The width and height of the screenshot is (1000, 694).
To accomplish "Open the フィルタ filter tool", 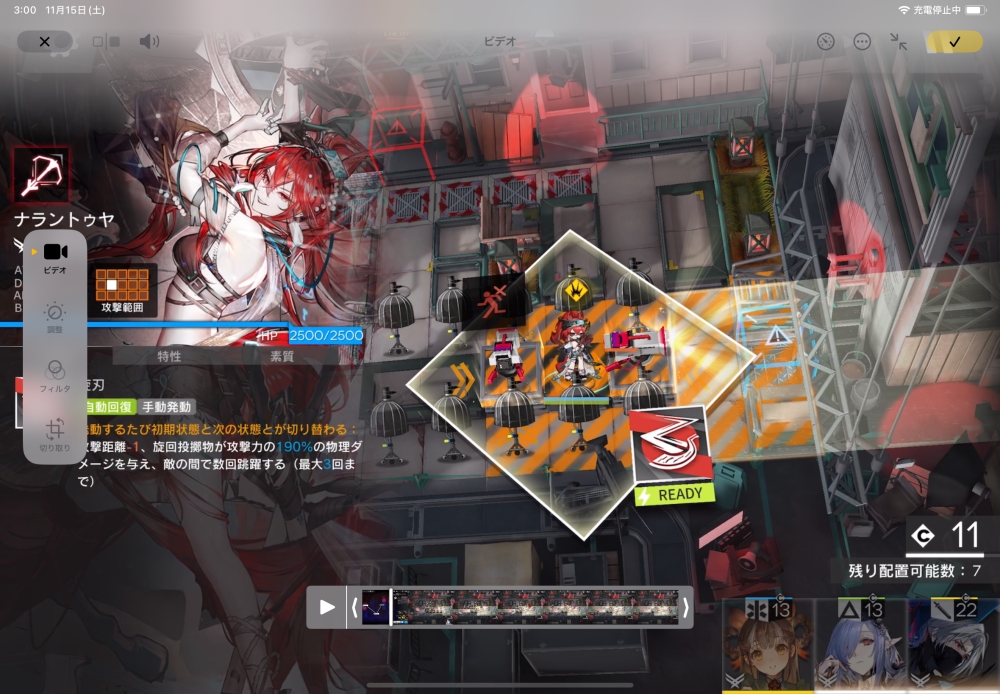I will pyautogui.click(x=56, y=374).
